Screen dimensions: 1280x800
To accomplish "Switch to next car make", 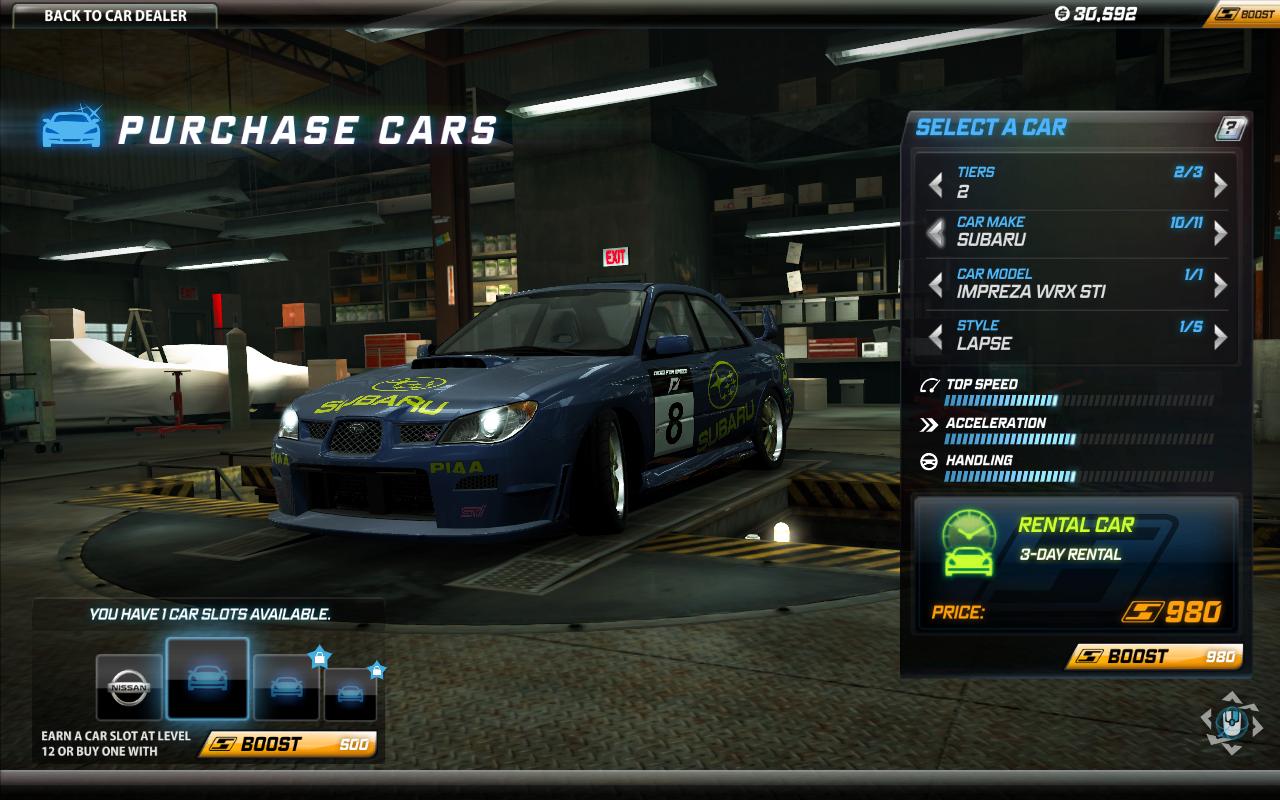I will point(1220,233).
